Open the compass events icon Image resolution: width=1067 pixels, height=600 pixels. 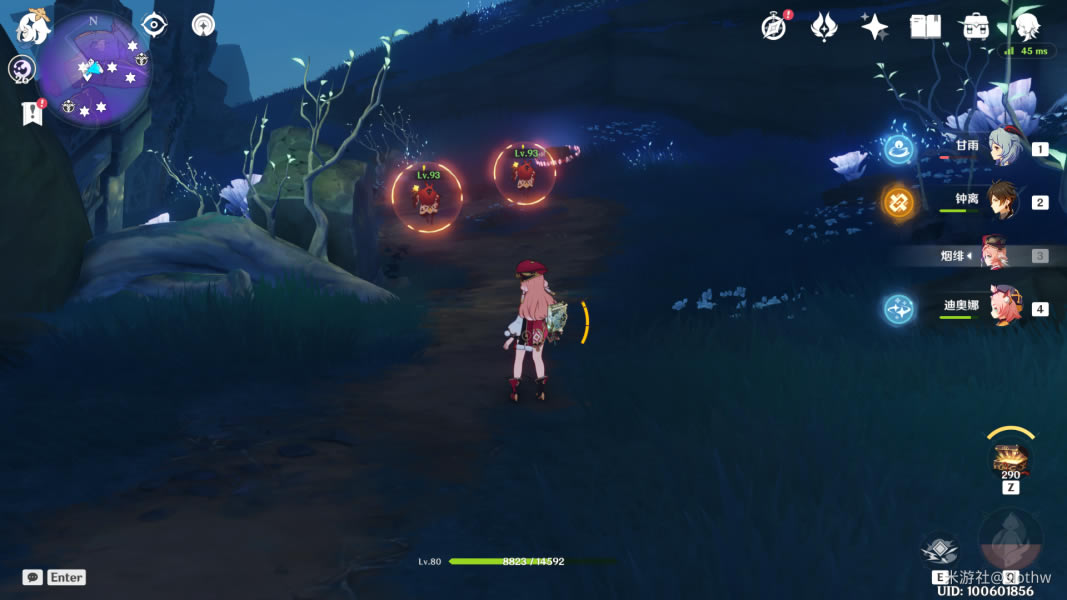773,27
